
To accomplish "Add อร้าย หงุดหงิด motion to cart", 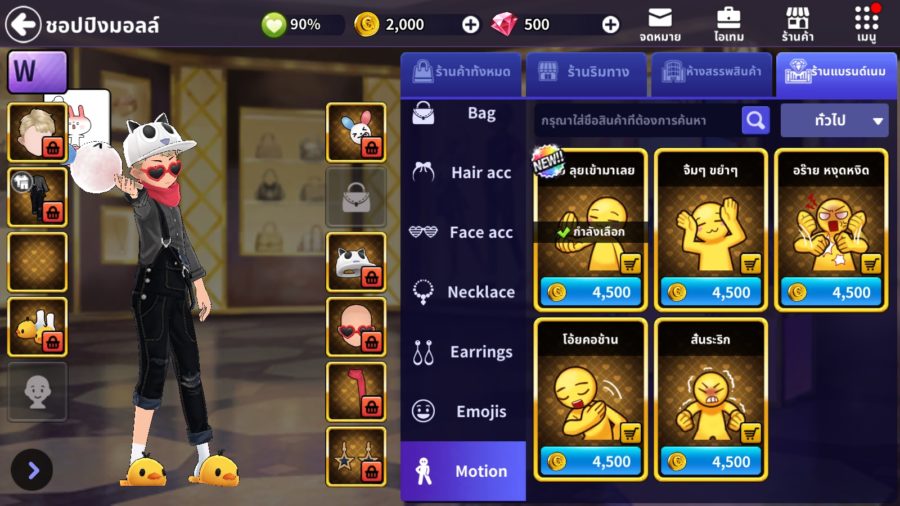I will click(871, 264).
